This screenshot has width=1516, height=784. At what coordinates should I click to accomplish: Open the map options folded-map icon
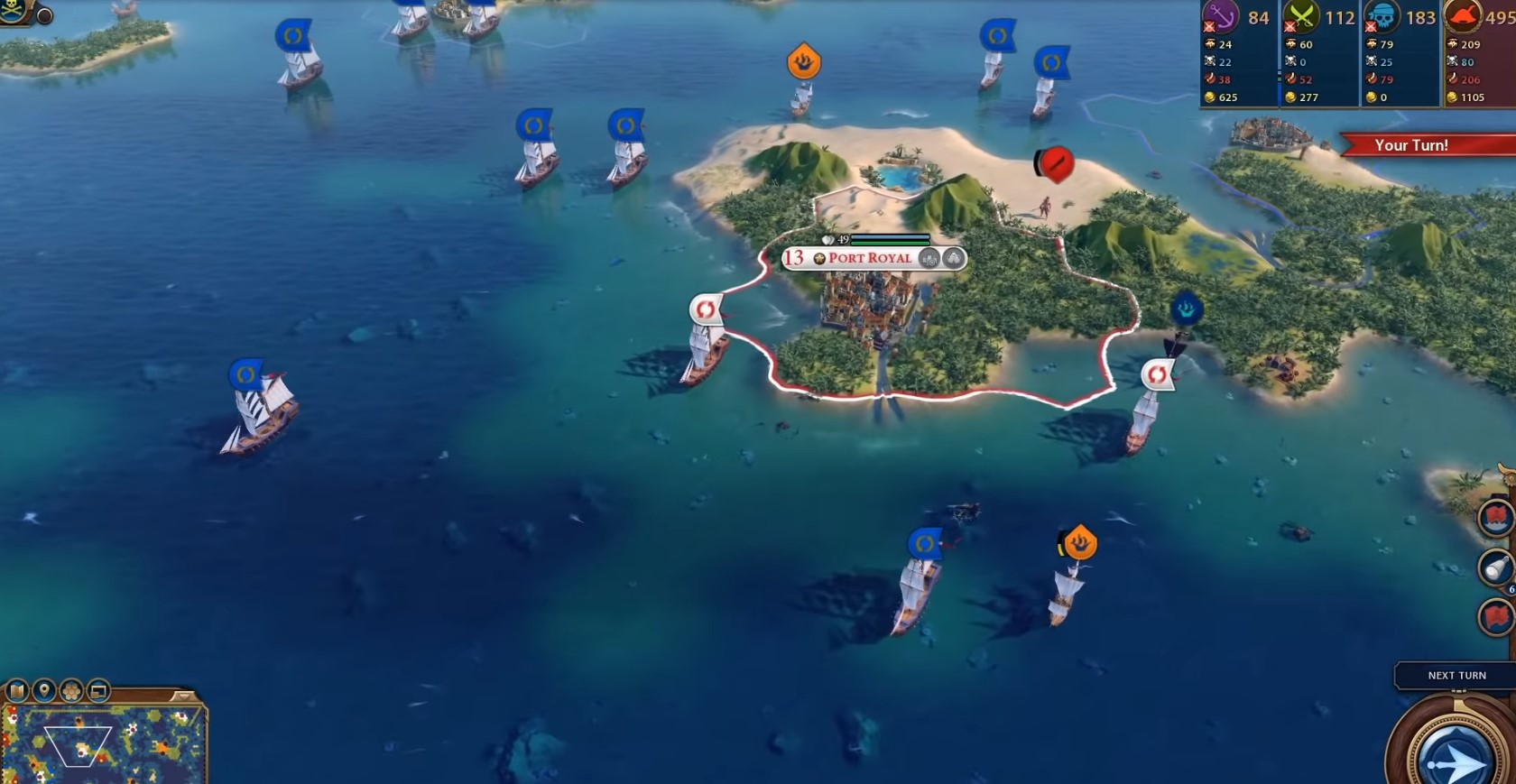[17, 692]
